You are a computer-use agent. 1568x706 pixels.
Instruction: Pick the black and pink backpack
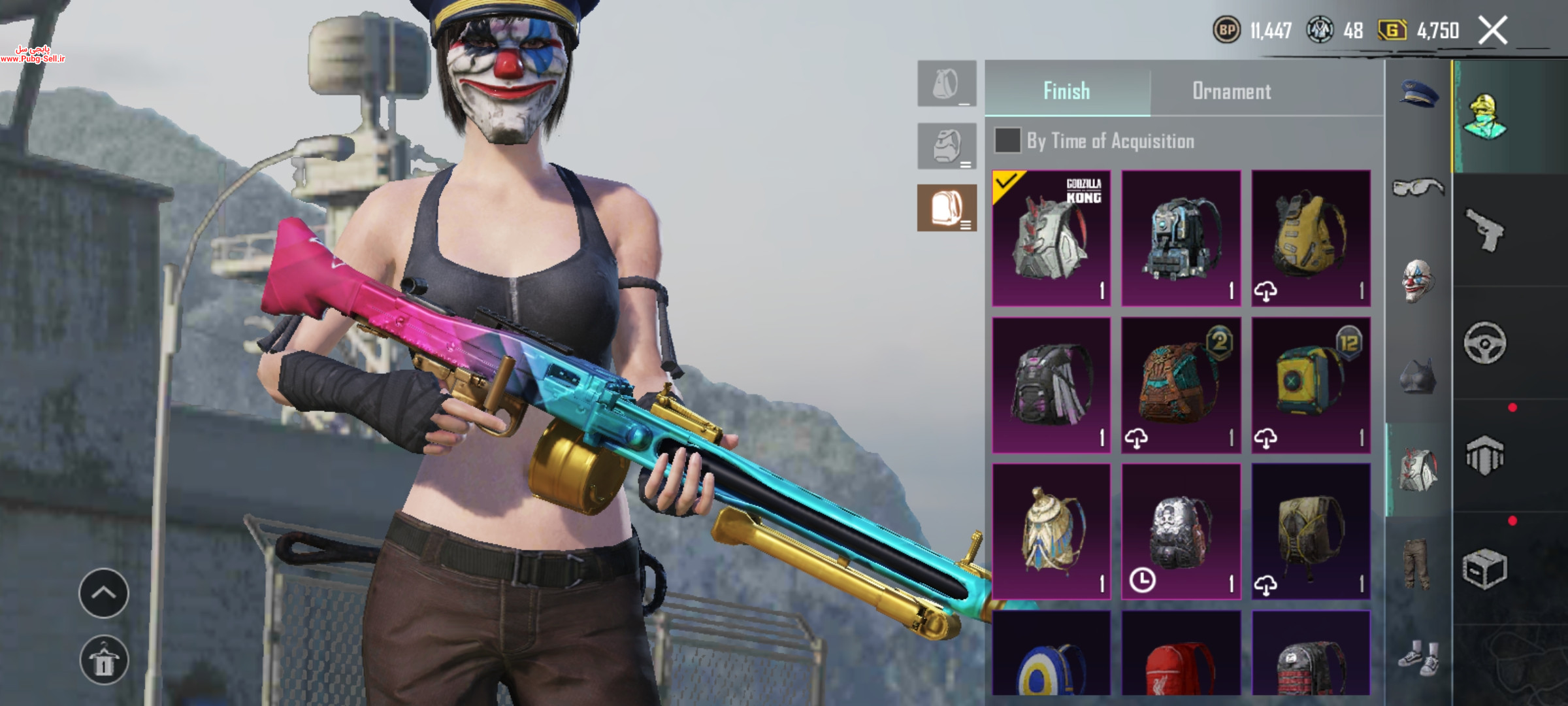coord(1051,386)
